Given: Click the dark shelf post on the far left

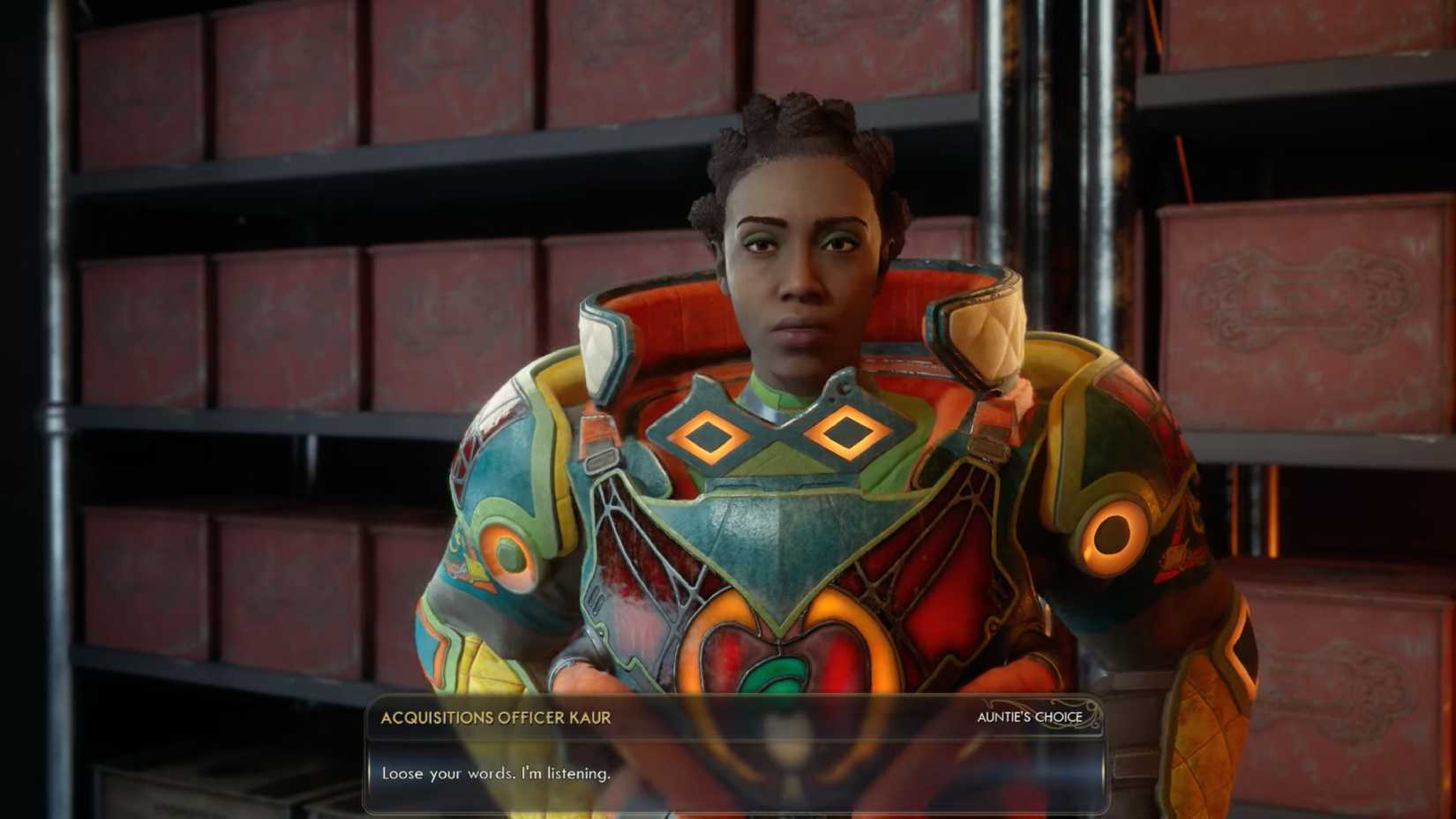Looking at the screenshot, I should 53,397.
